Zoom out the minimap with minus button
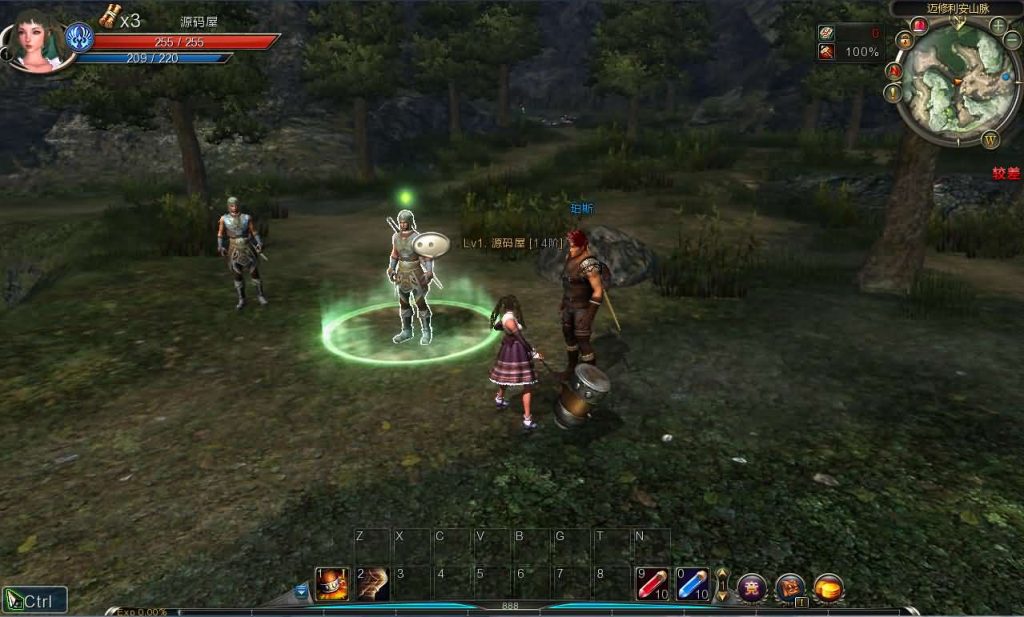The image size is (1024, 617). pyautogui.click(x=1012, y=41)
